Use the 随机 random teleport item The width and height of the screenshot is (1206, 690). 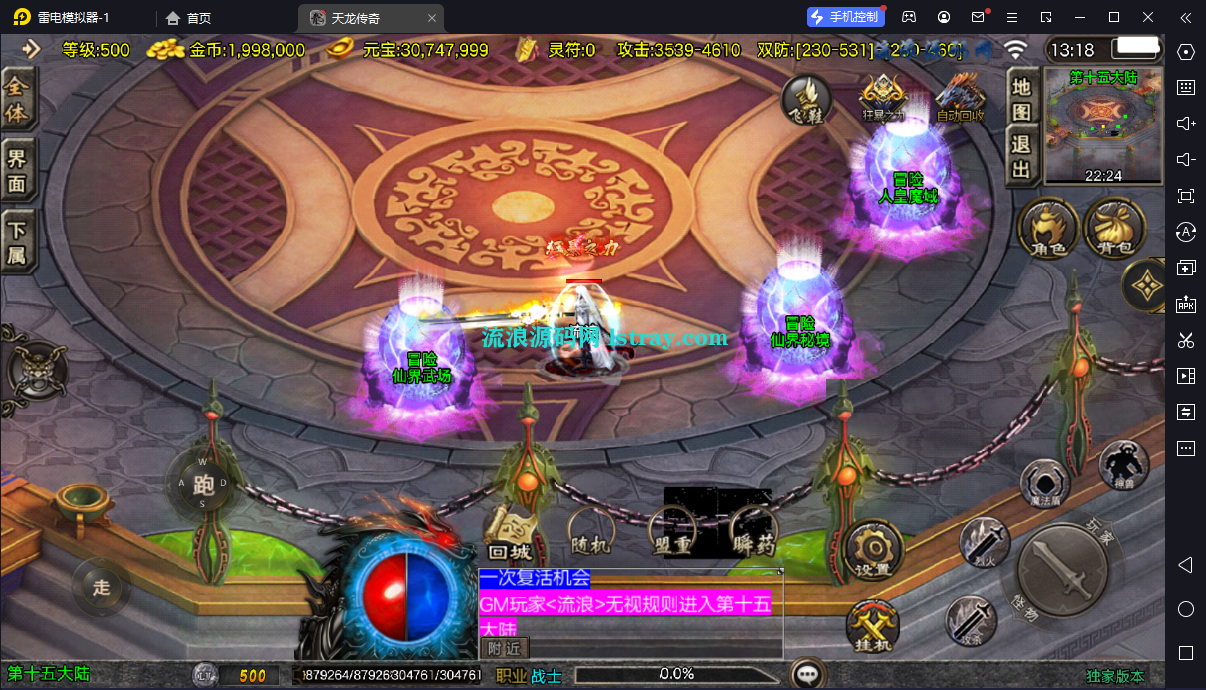[x=591, y=531]
